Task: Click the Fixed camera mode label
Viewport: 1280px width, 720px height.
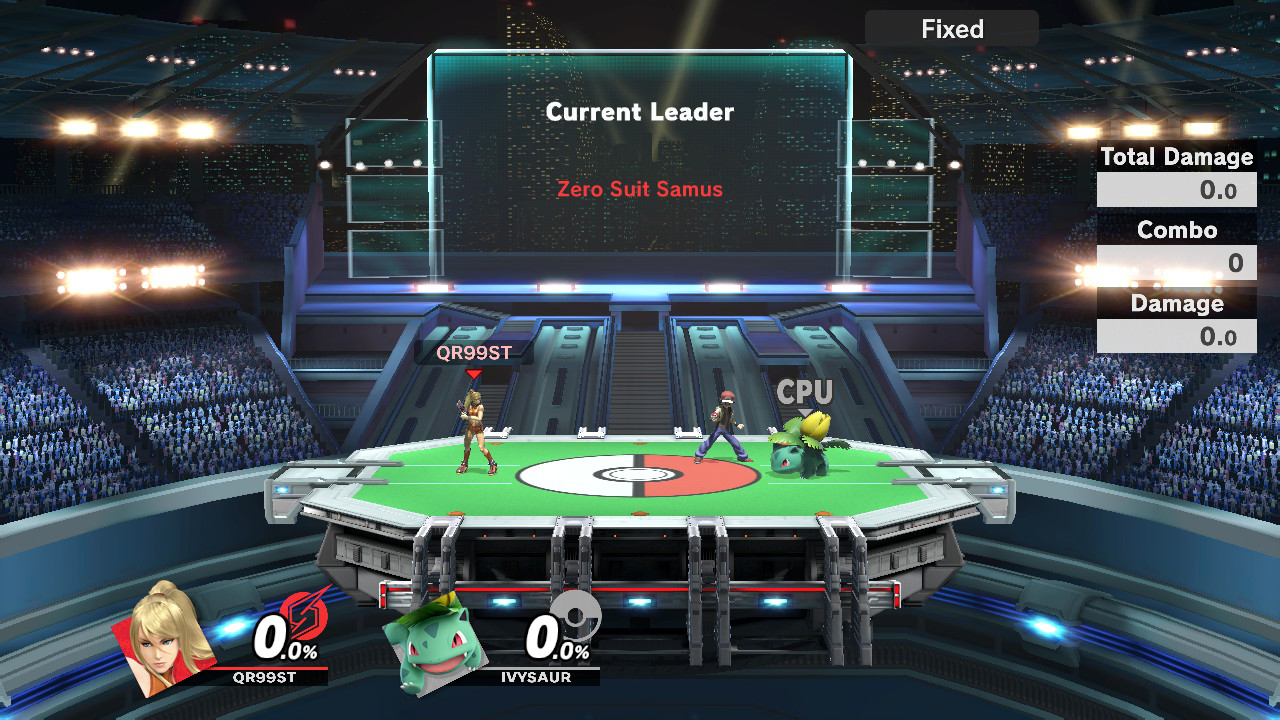Action: (x=951, y=29)
